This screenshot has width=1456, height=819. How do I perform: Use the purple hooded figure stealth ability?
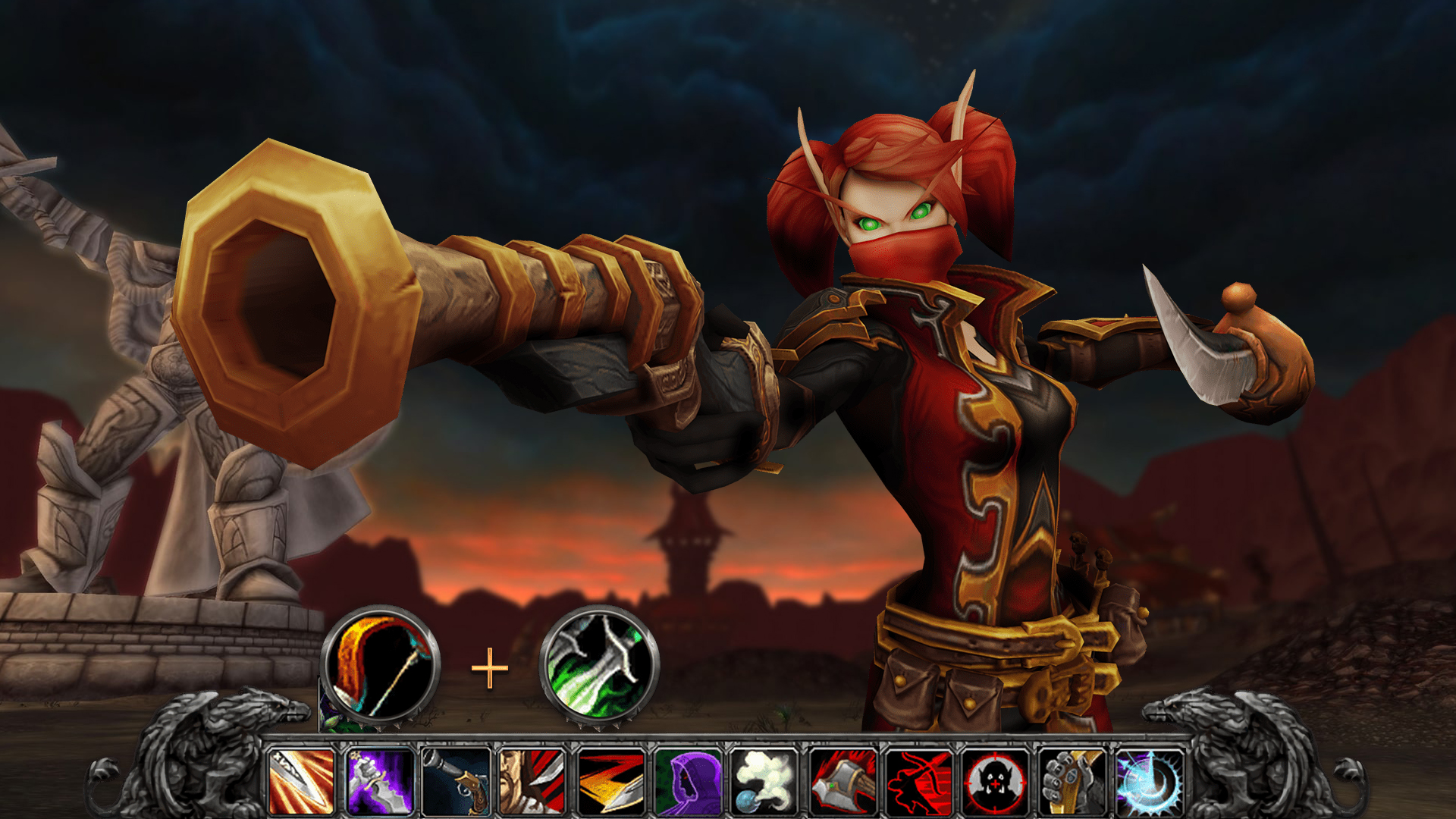(688, 781)
